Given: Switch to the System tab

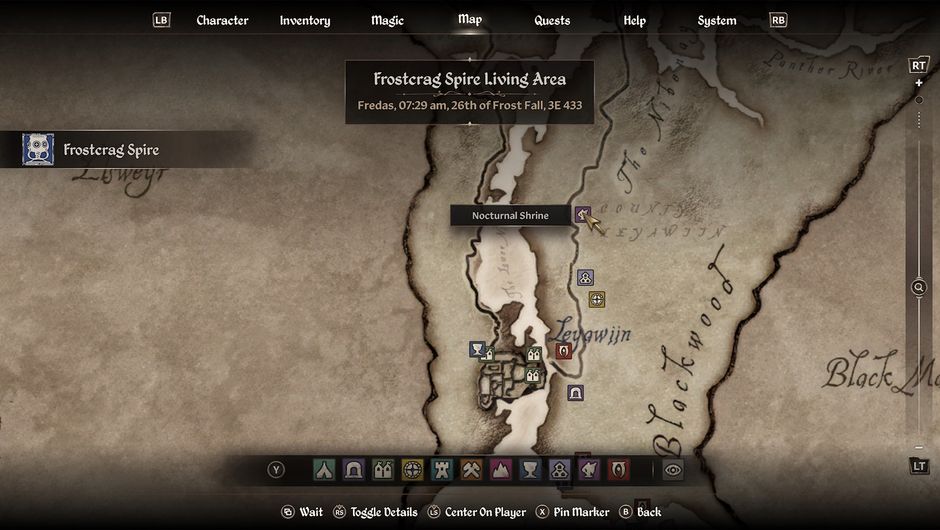Looking at the screenshot, I should 716,20.
